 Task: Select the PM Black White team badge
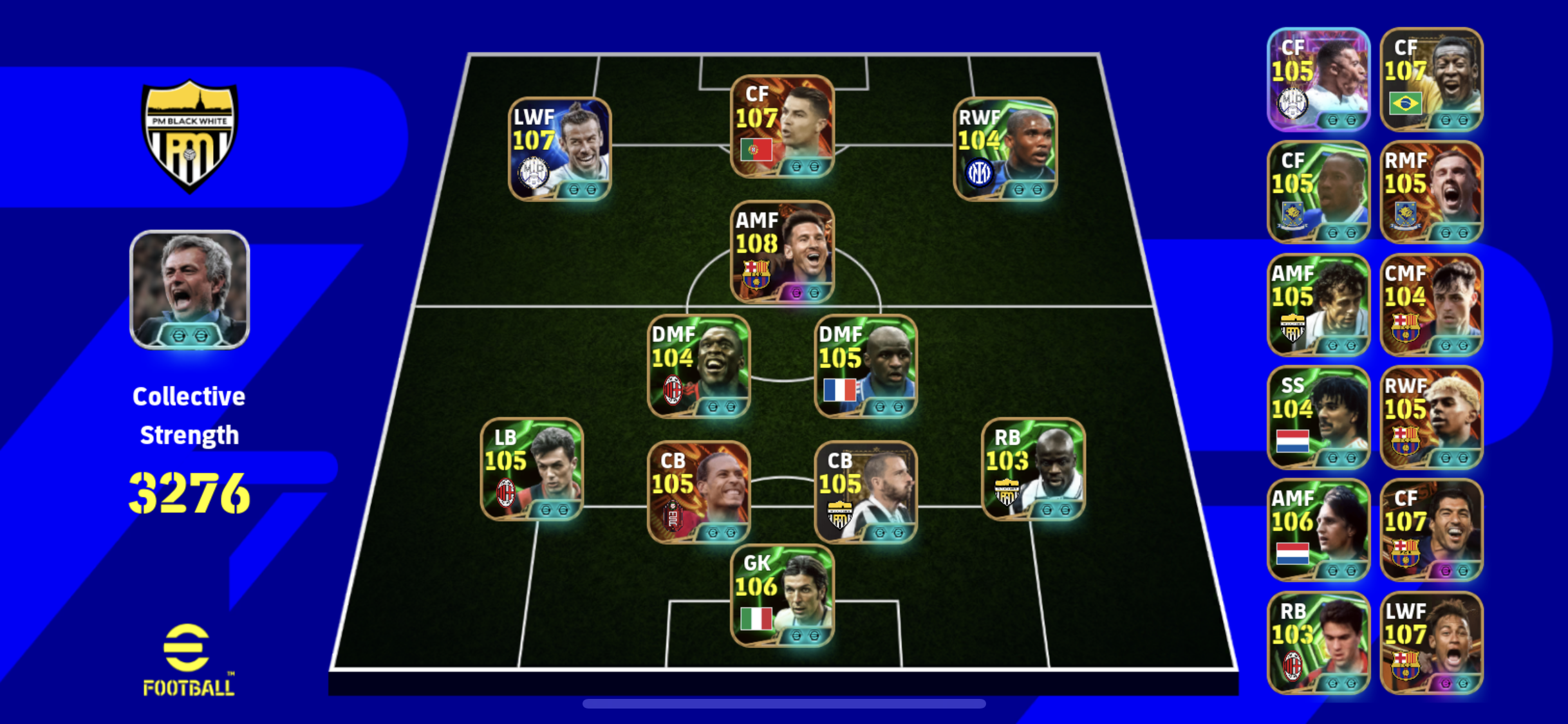tap(189, 136)
